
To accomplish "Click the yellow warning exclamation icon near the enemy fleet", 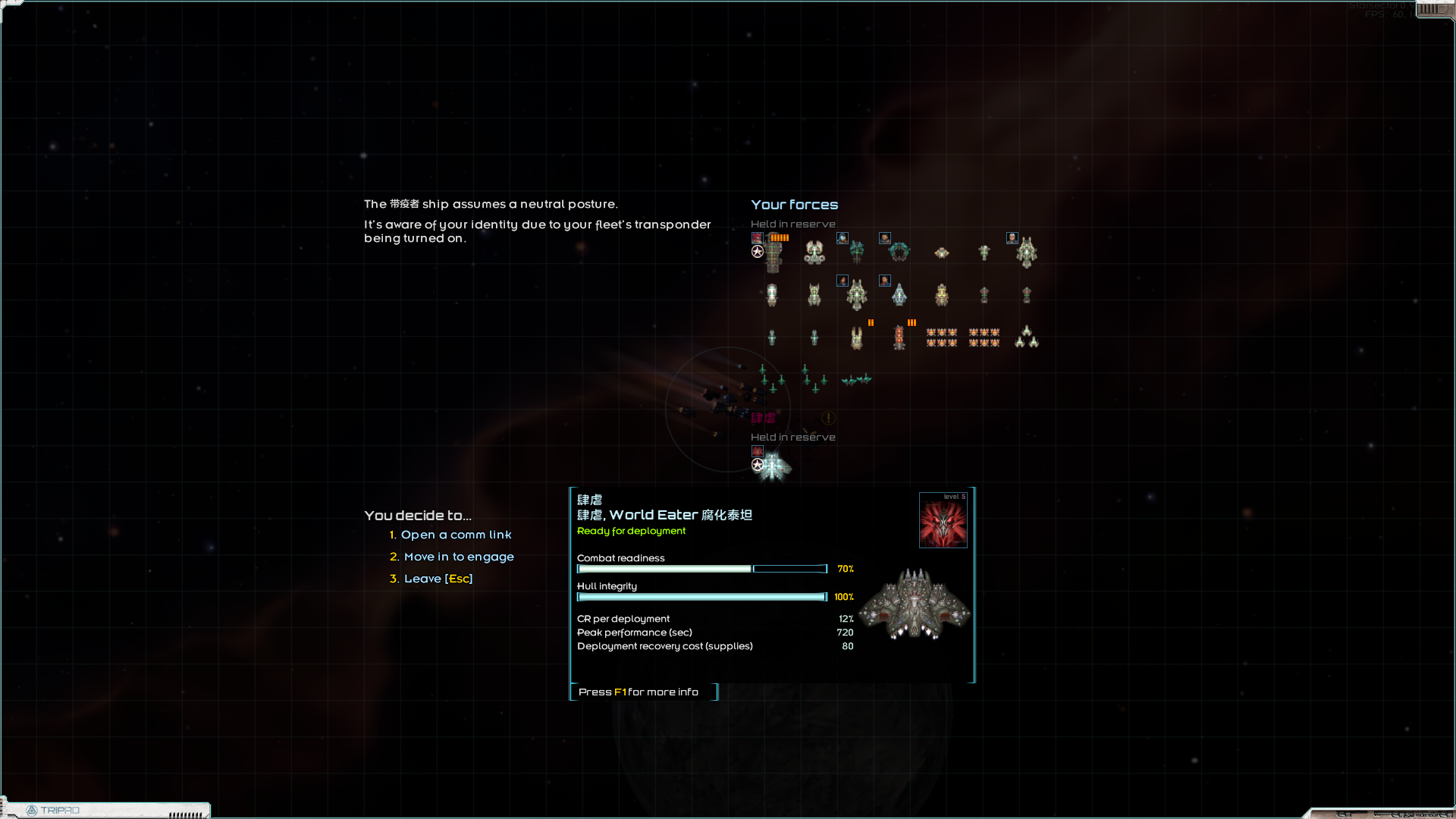I will pos(828,417).
